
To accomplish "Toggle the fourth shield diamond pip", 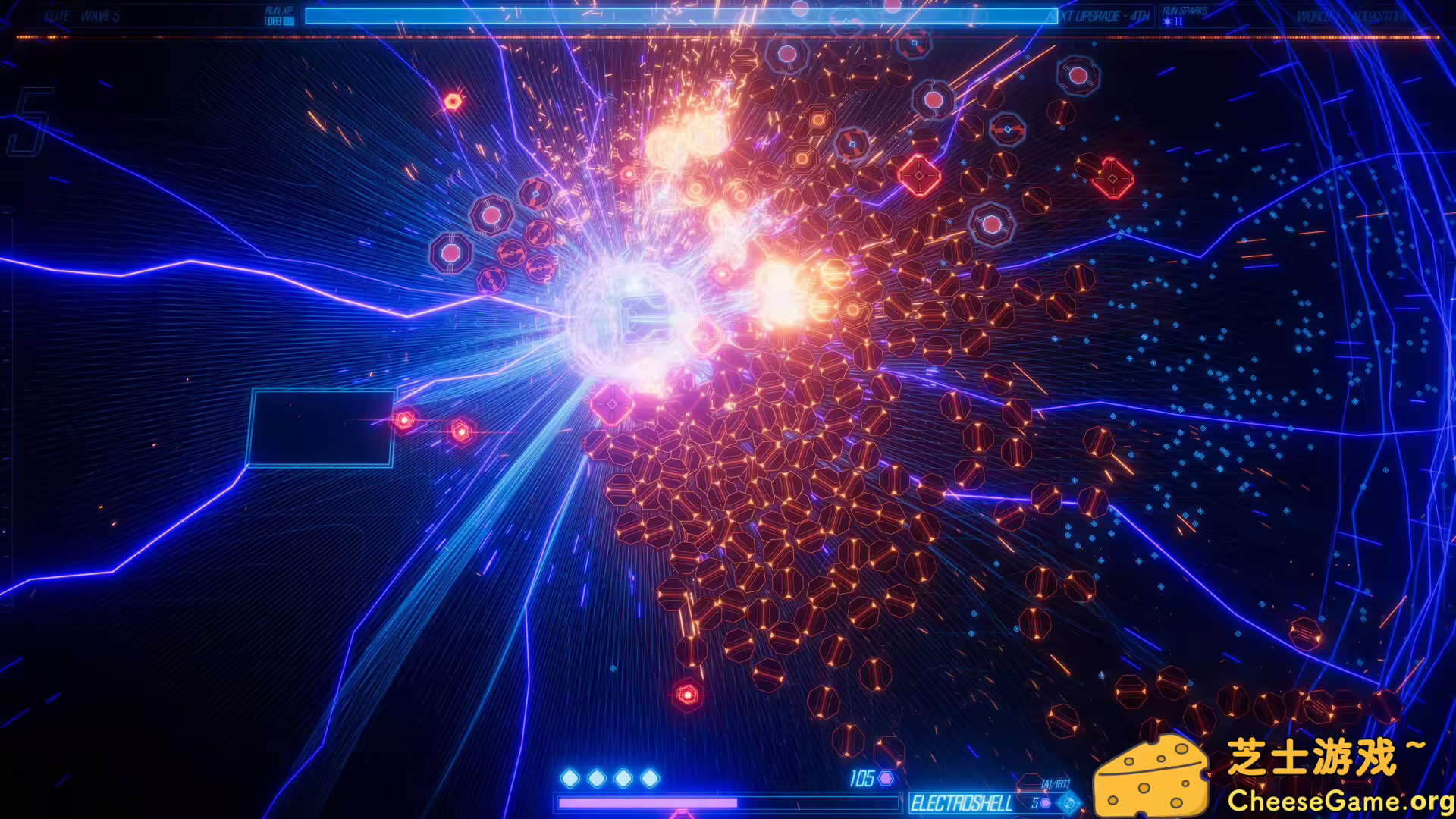I will click(651, 778).
